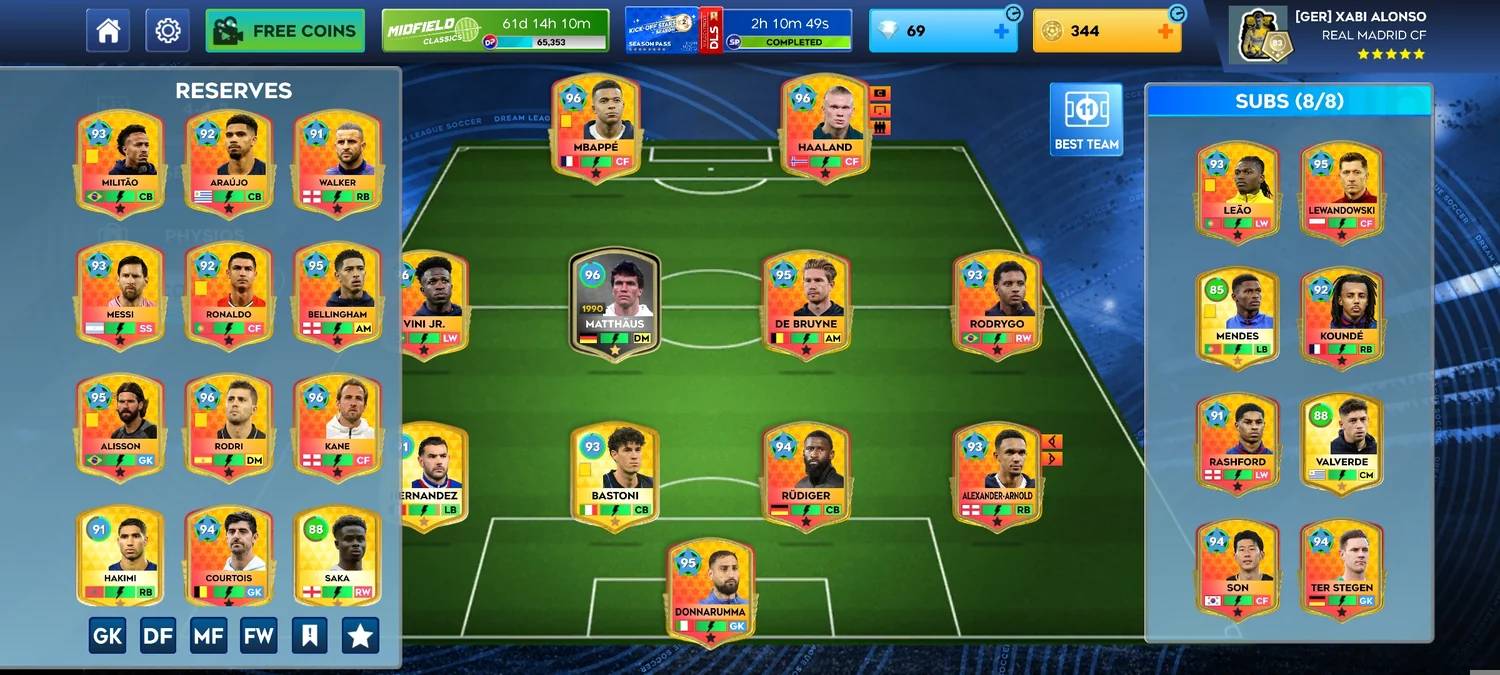1500x675 pixels.
Task: Toggle the star filter on reserves
Action: (360, 635)
